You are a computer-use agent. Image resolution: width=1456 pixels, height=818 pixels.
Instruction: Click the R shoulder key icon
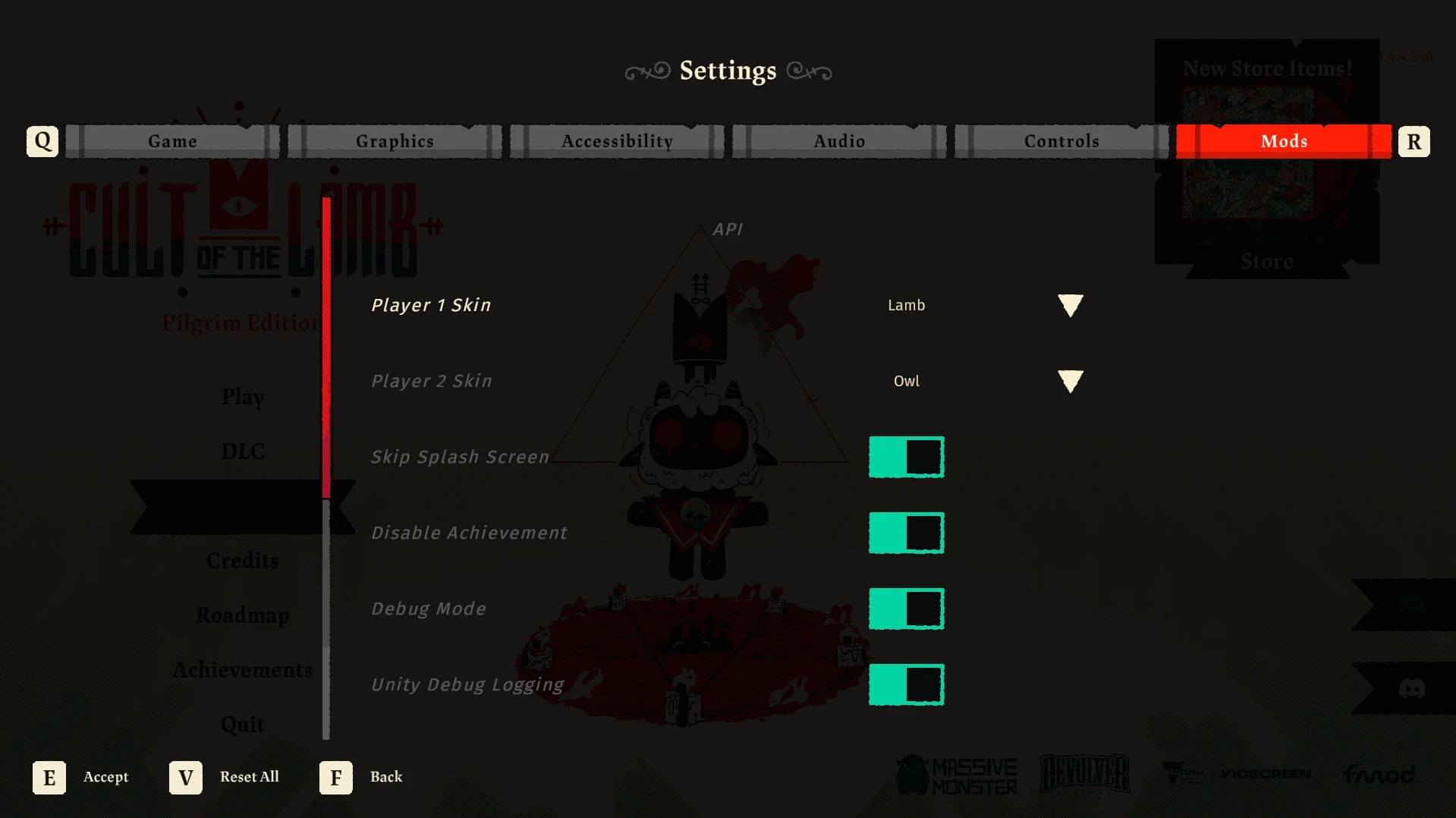(x=1414, y=140)
